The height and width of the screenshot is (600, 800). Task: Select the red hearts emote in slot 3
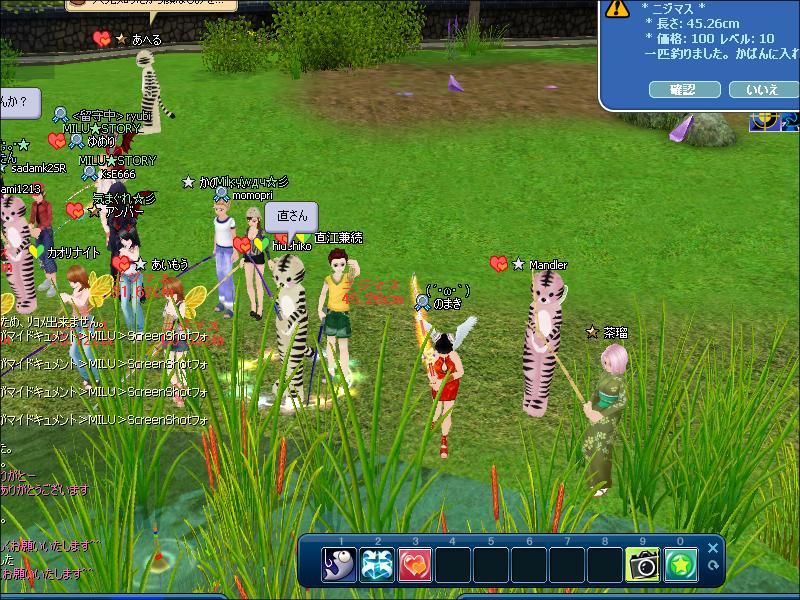tap(415, 565)
